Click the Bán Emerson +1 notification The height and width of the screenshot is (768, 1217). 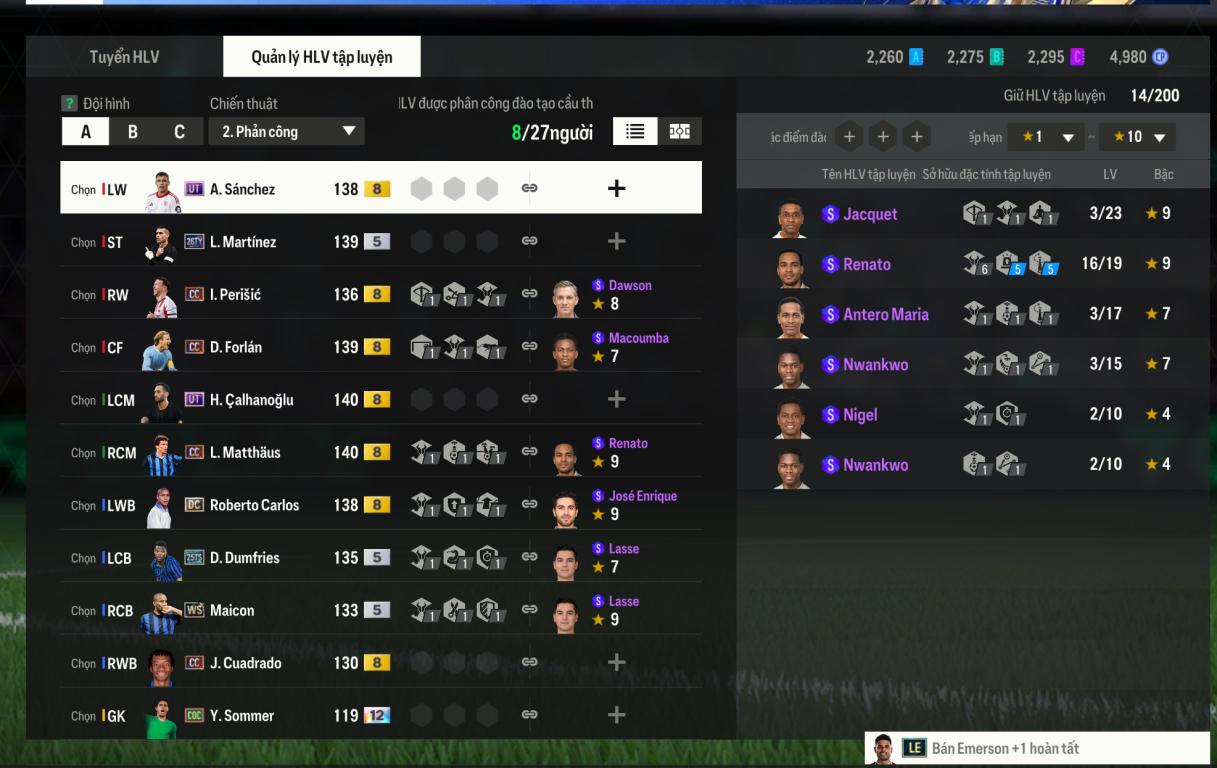[1036, 748]
